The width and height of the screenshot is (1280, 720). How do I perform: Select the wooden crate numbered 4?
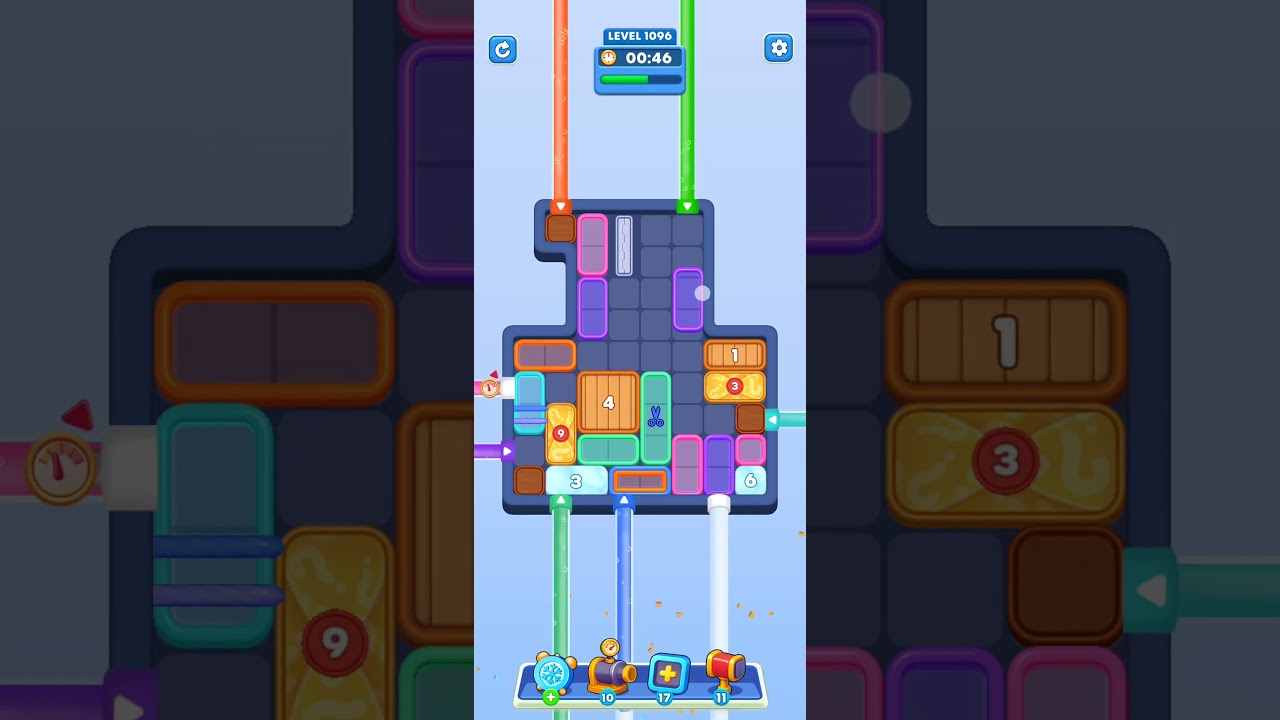(x=608, y=402)
